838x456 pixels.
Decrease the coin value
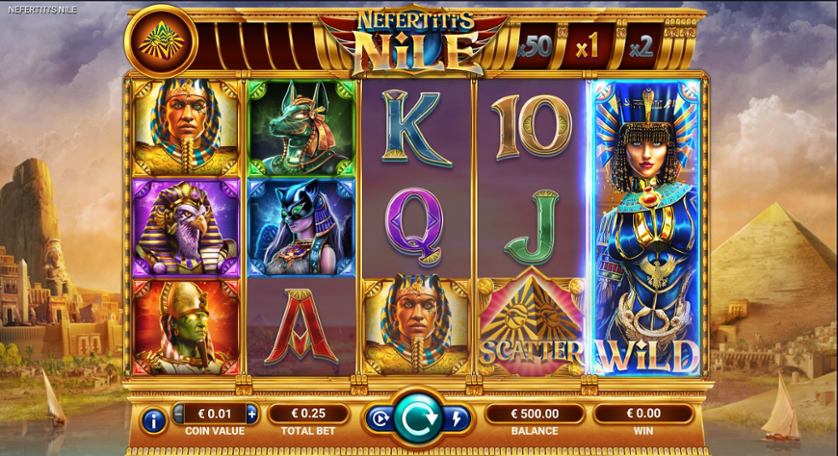click(x=180, y=413)
